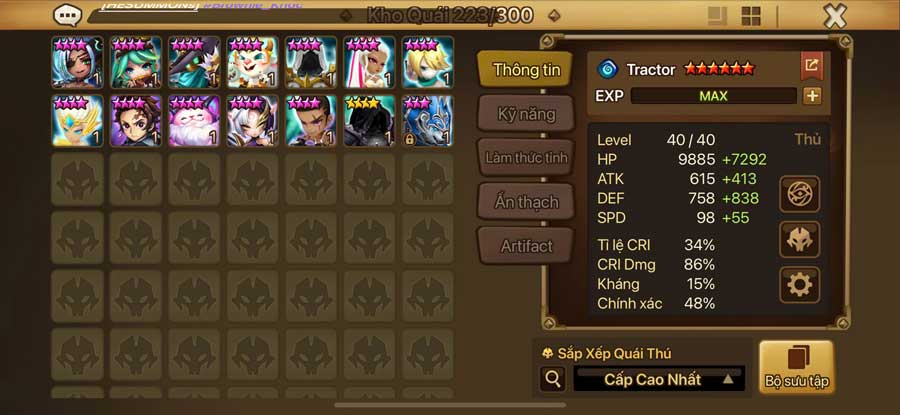Pick the dark monster with yellow stars
The width and height of the screenshot is (900, 415).
(x=369, y=121)
